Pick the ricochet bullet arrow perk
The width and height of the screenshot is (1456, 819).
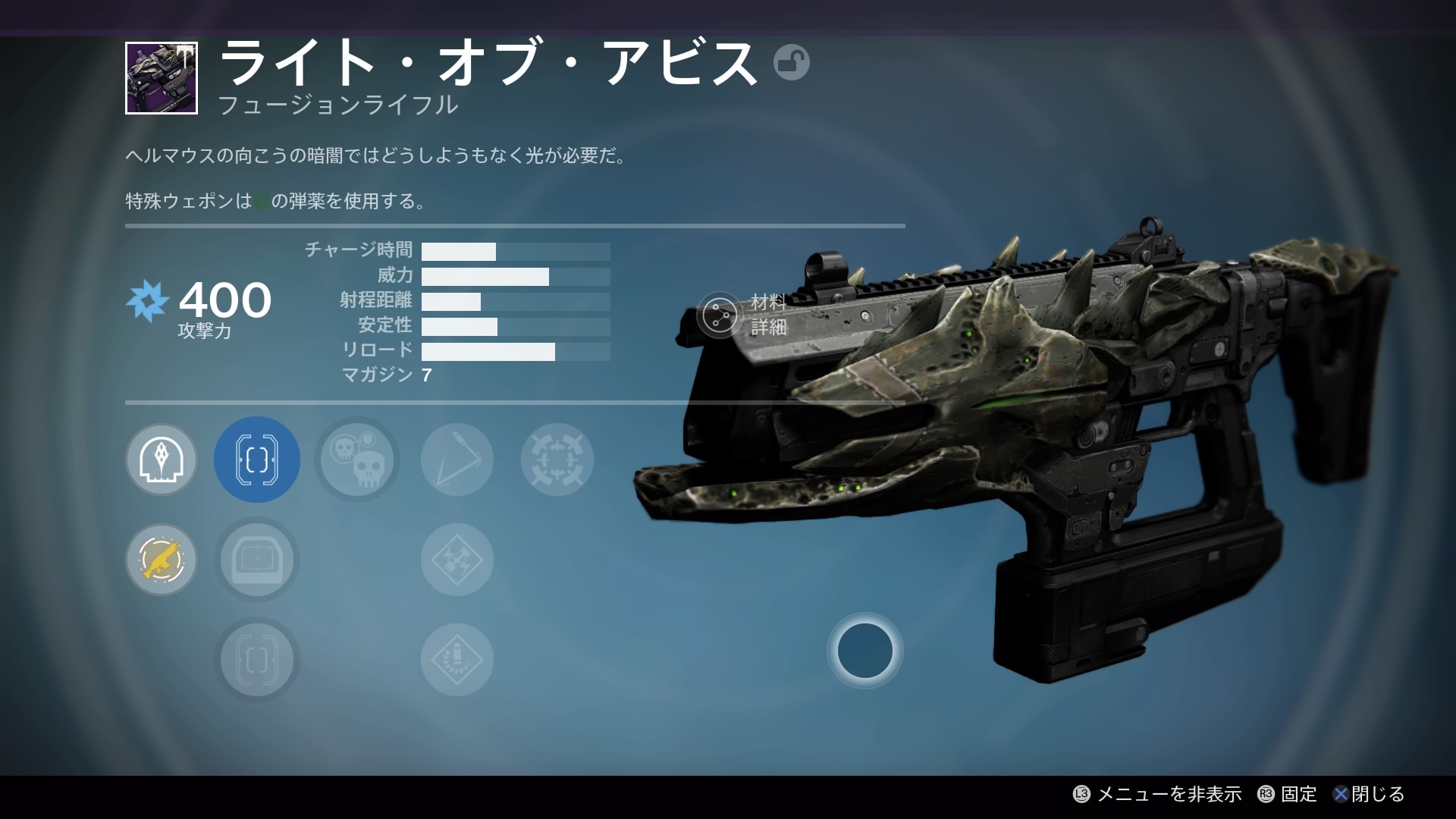tap(457, 460)
